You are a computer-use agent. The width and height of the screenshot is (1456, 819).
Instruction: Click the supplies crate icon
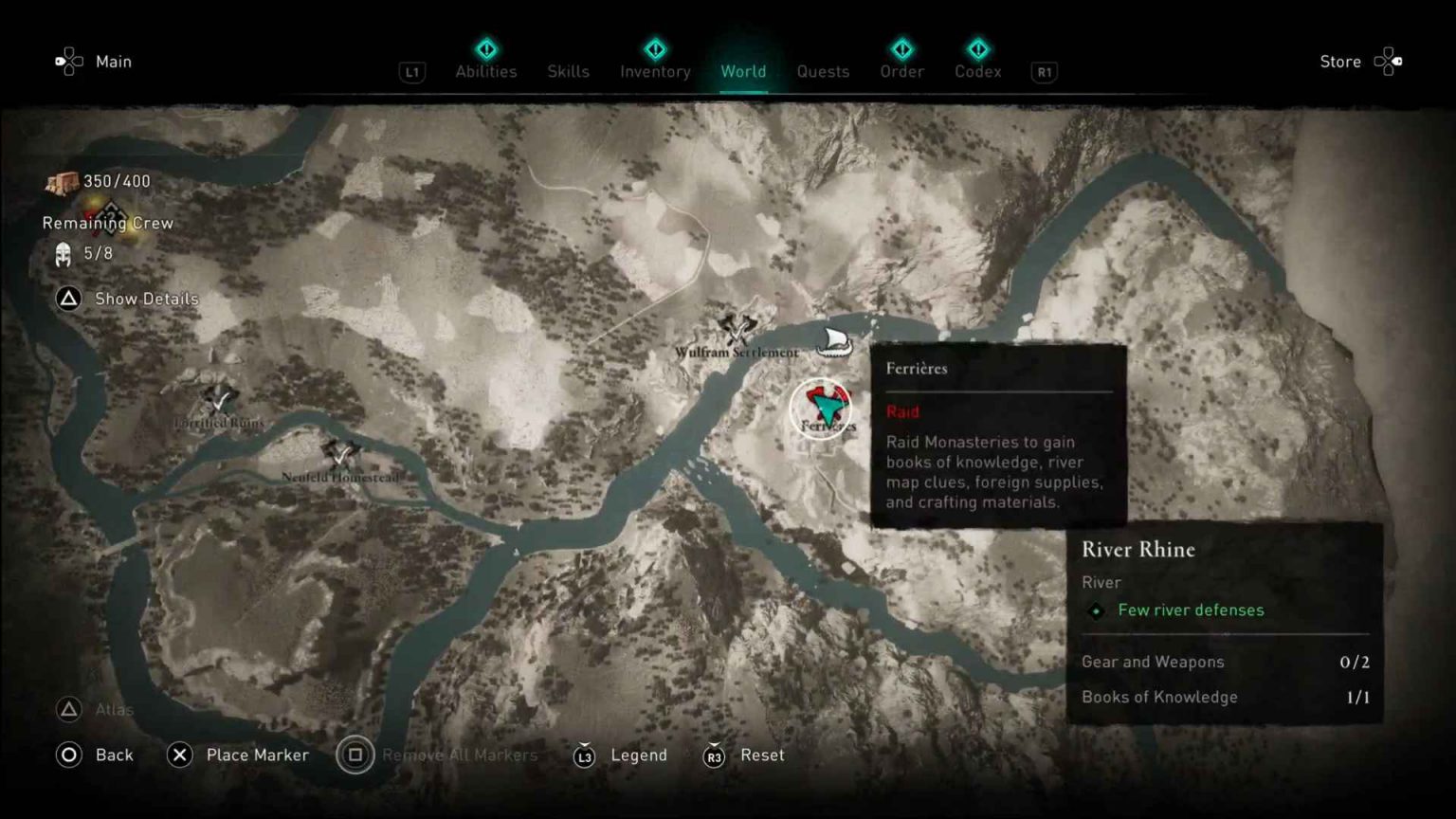tap(62, 182)
